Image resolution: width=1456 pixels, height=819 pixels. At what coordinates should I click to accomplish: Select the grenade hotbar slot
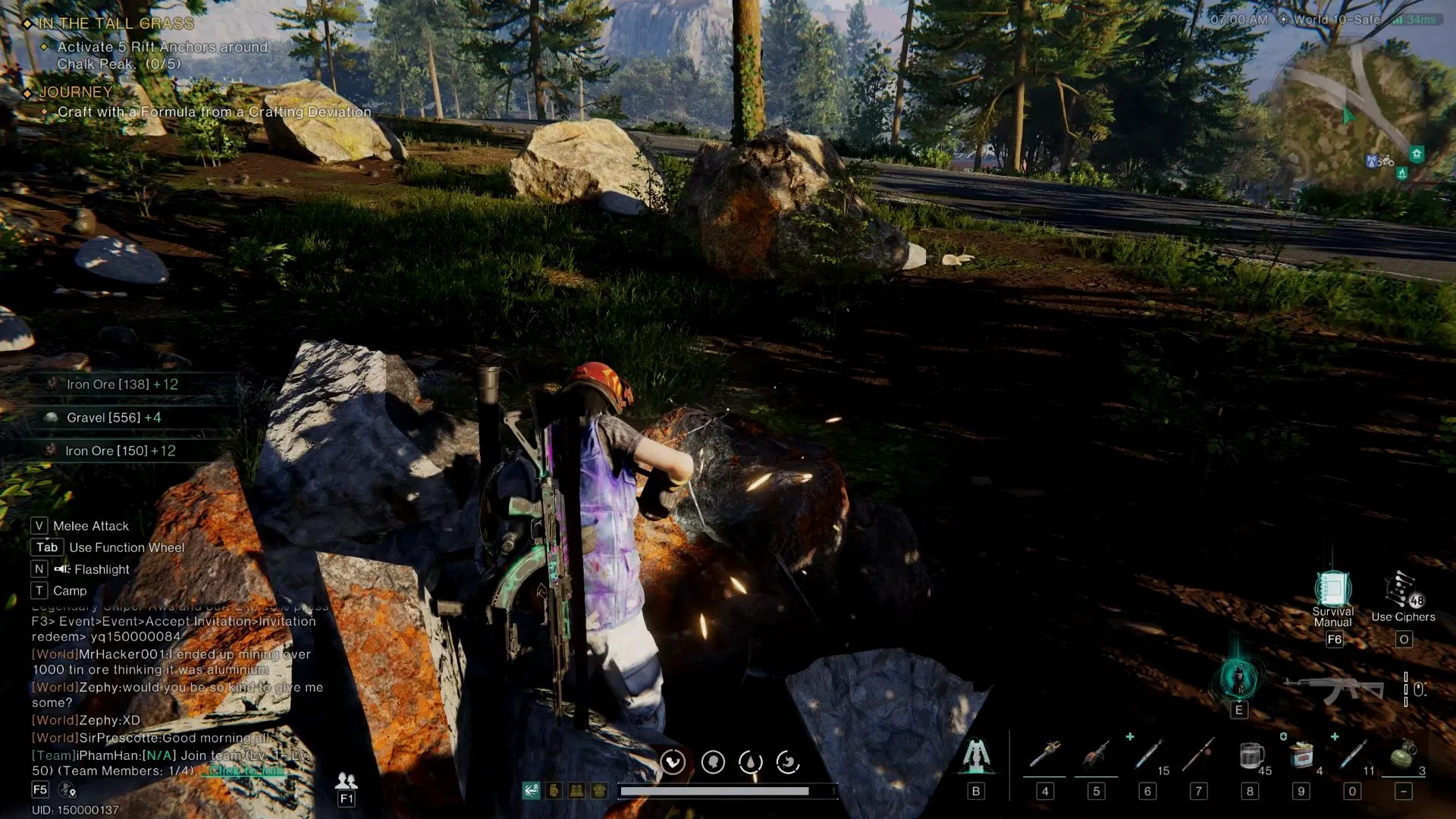coord(1404,755)
